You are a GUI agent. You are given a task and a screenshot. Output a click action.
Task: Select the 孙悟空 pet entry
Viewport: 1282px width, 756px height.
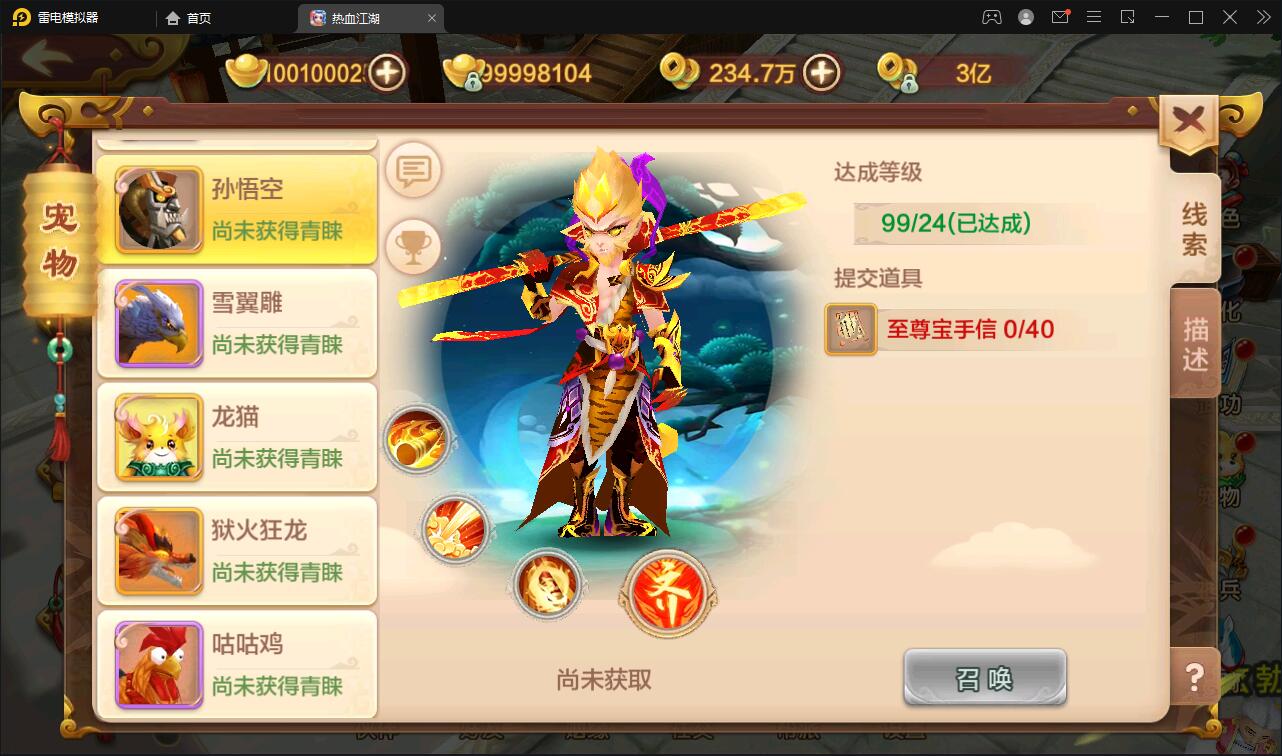237,208
